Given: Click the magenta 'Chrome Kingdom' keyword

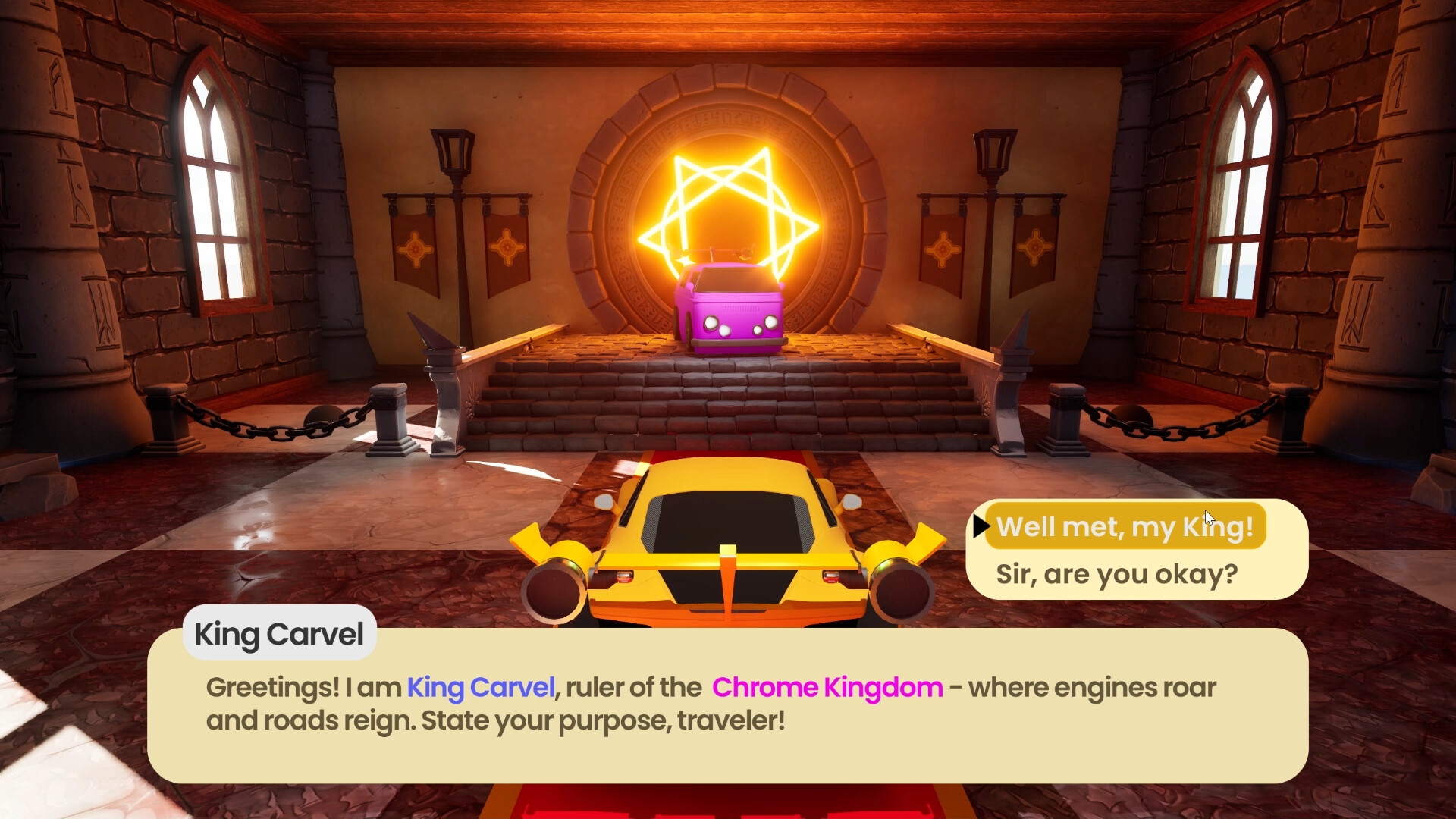Looking at the screenshot, I should point(827,687).
